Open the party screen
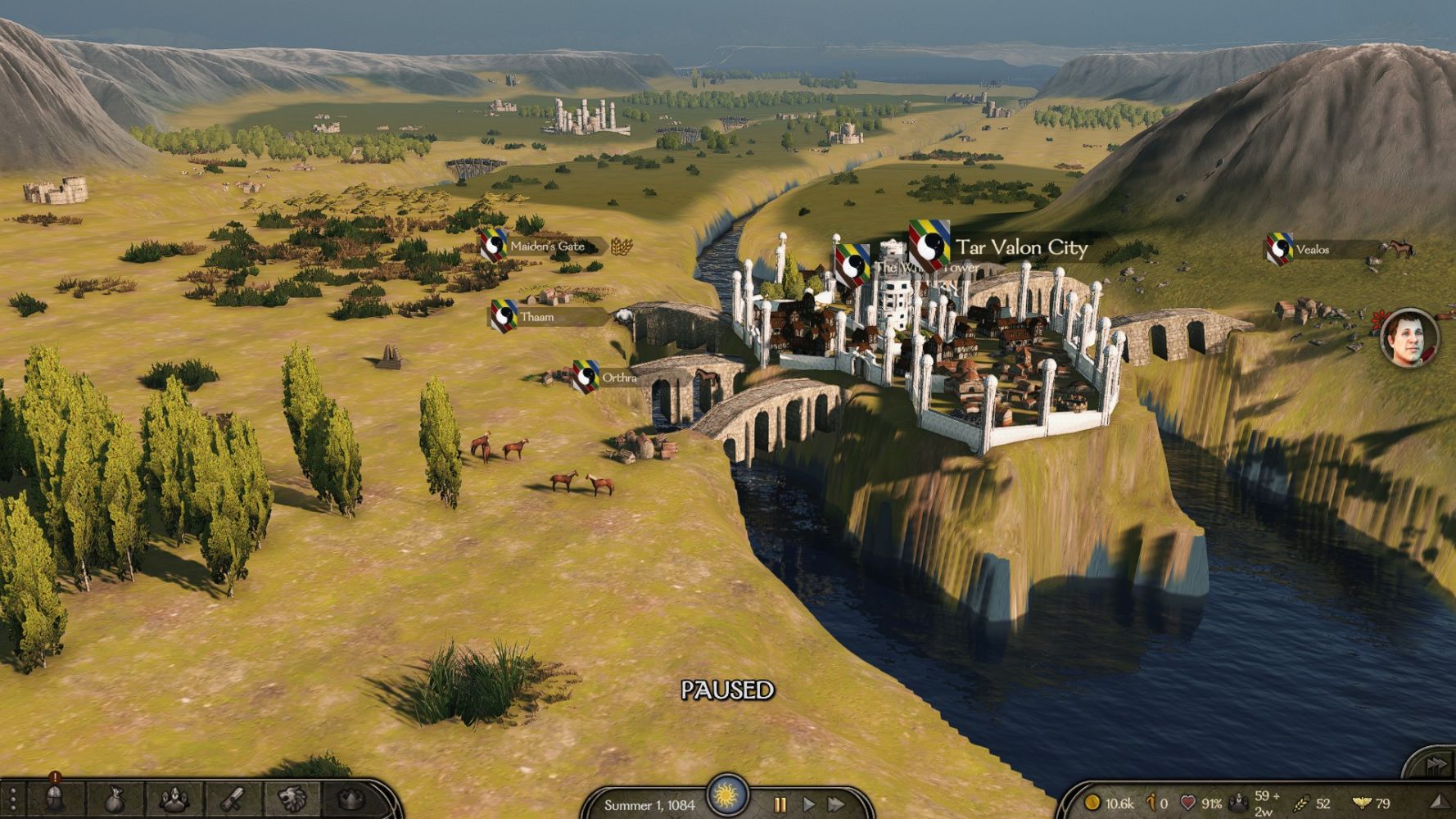The width and height of the screenshot is (1456, 819). click(x=174, y=799)
